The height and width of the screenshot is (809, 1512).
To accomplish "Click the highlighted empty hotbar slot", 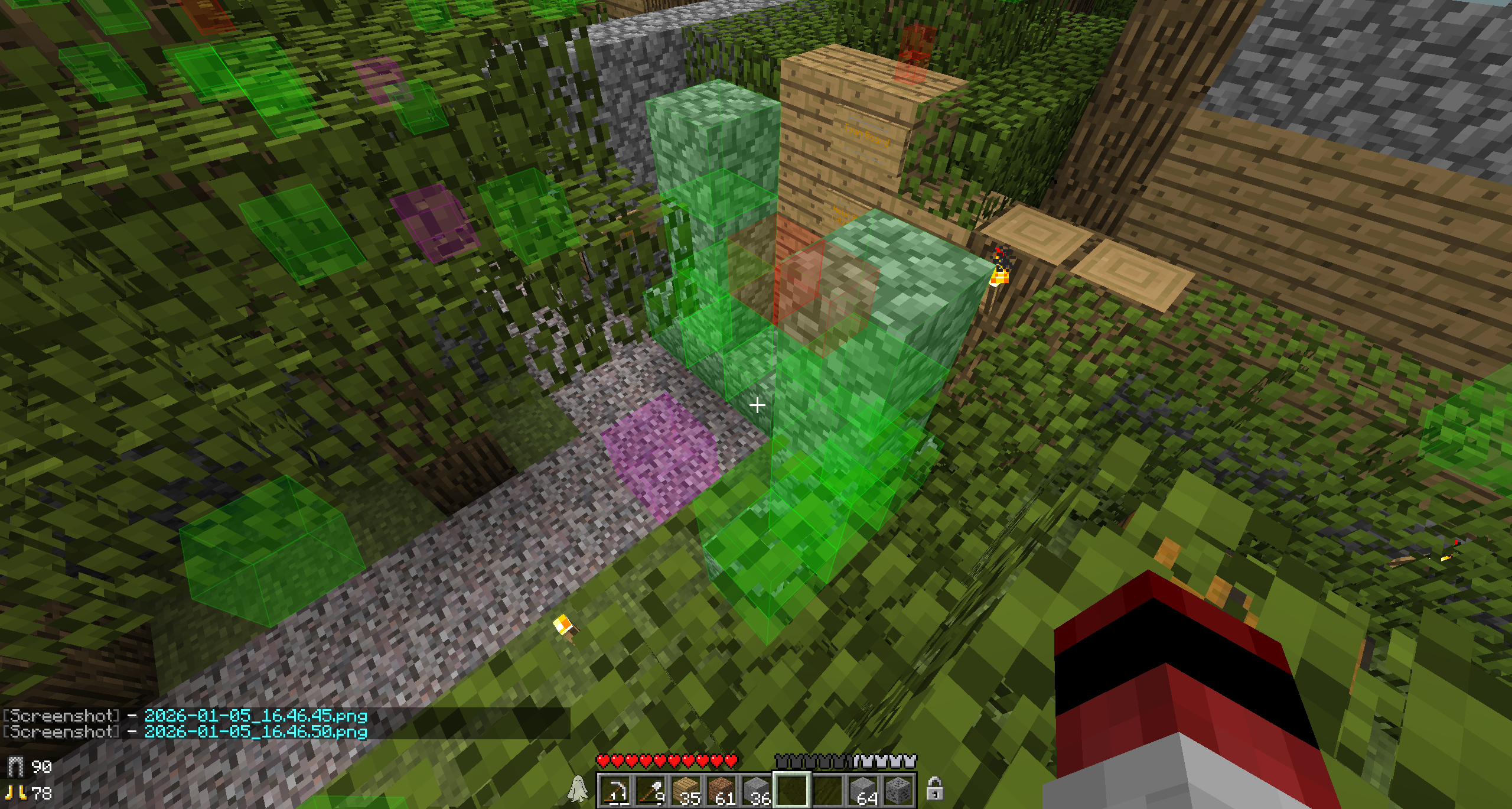I will point(792,790).
